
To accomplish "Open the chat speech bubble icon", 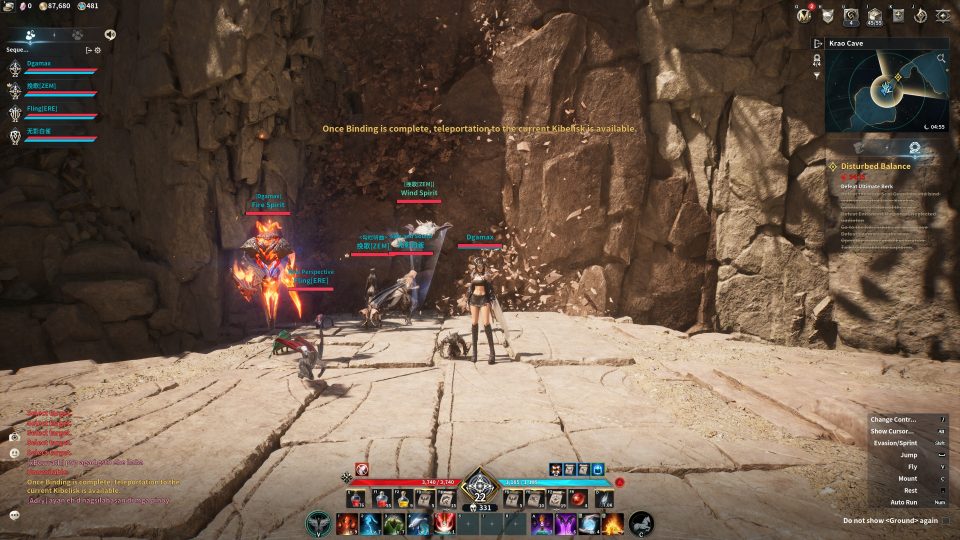I will coord(15,514).
